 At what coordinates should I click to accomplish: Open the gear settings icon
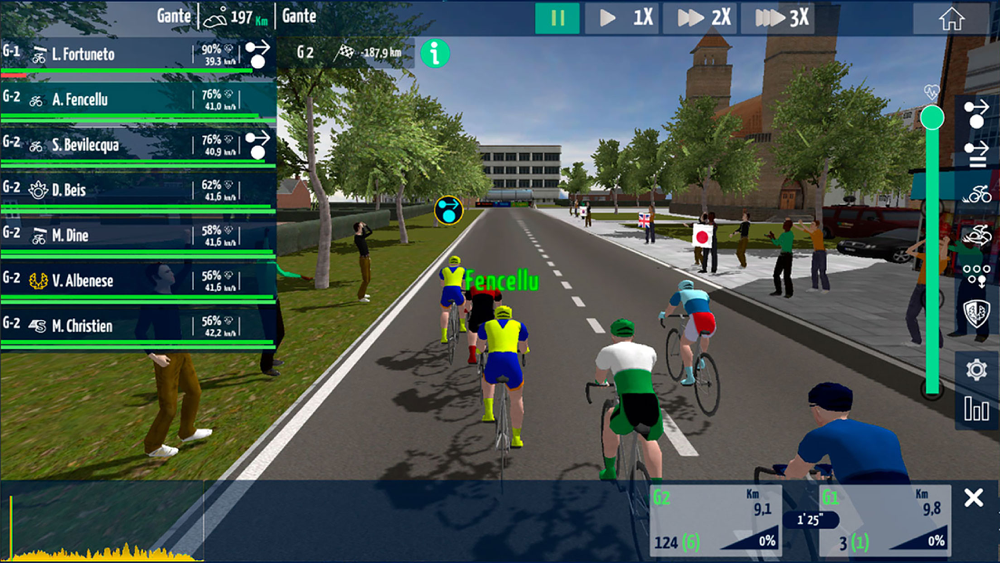point(976,369)
